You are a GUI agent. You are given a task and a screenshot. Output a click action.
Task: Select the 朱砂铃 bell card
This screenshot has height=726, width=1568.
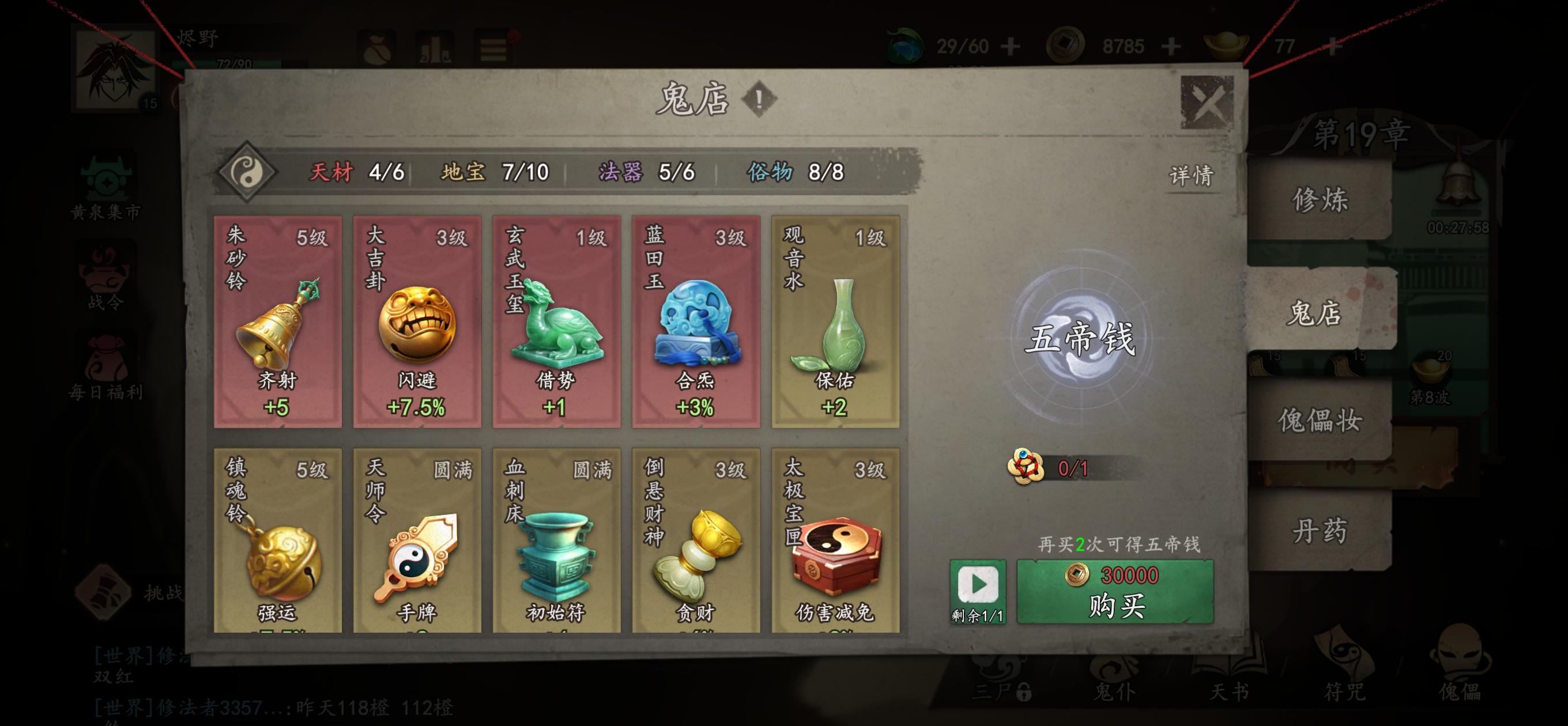pyautogui.click(x=277, y=322)
